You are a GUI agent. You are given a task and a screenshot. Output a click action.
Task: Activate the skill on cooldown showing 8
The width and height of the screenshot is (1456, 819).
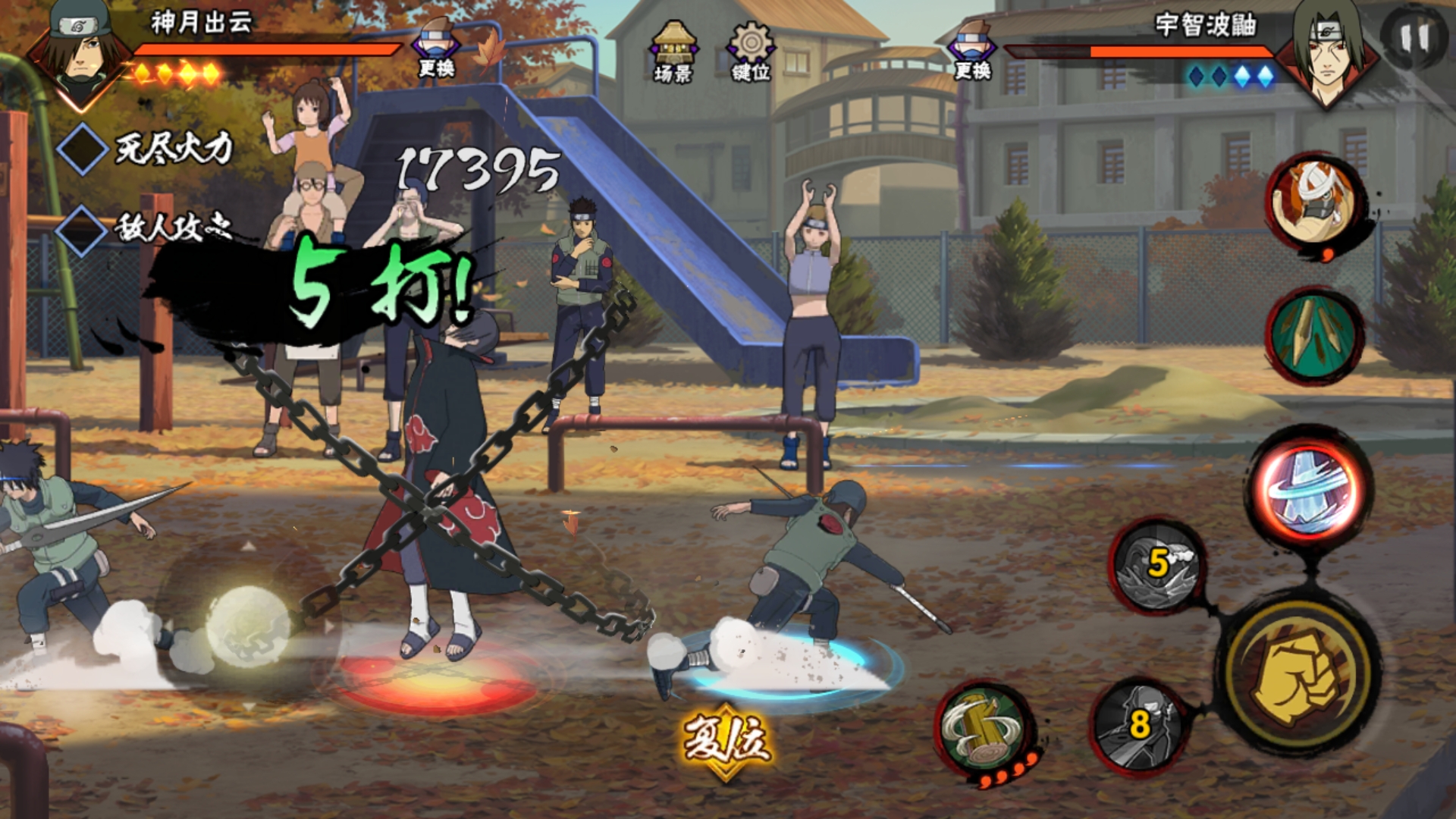[1139, 724]
